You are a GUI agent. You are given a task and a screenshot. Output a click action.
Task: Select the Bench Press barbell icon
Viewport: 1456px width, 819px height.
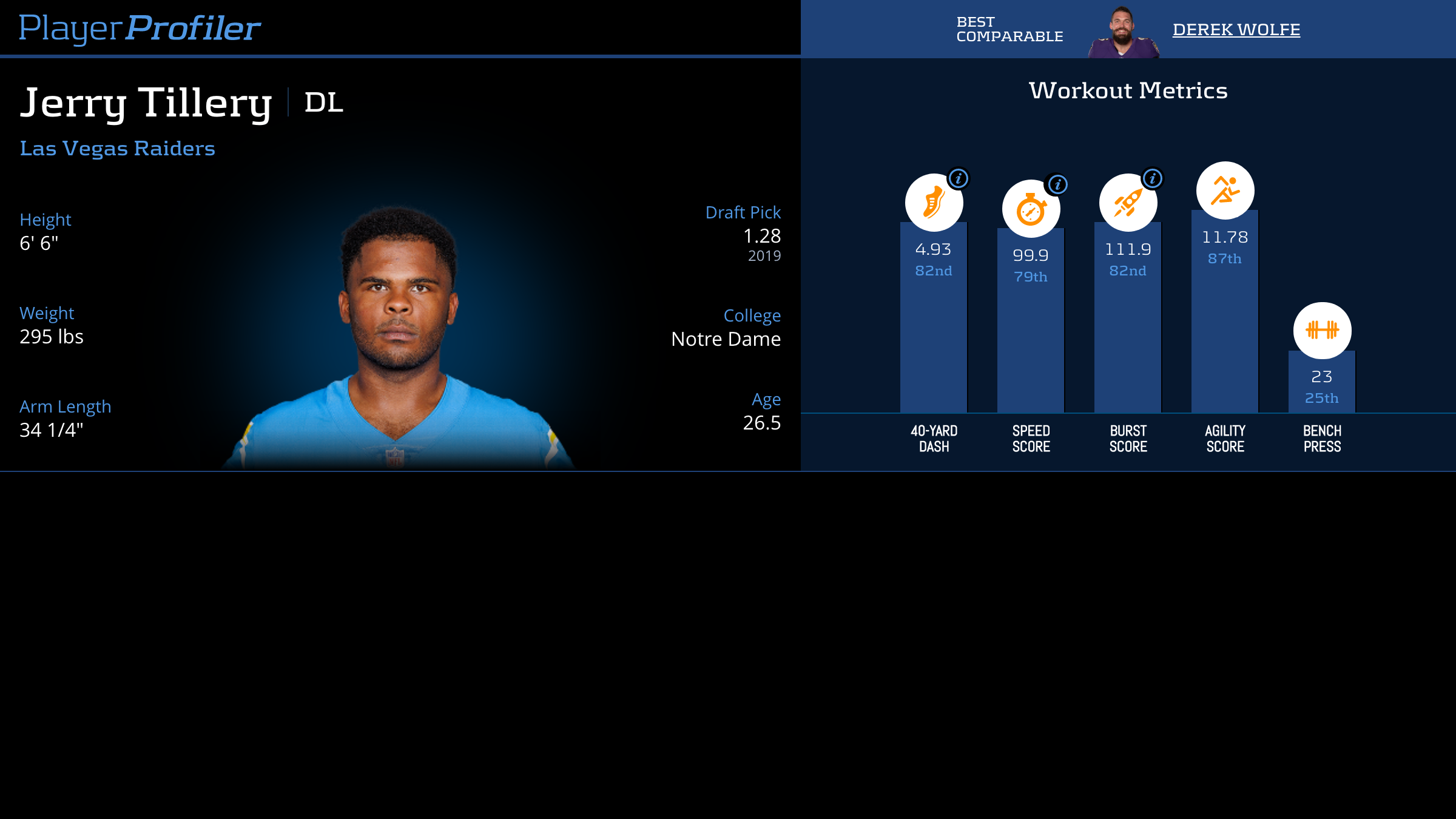(x=1322, y=330)
